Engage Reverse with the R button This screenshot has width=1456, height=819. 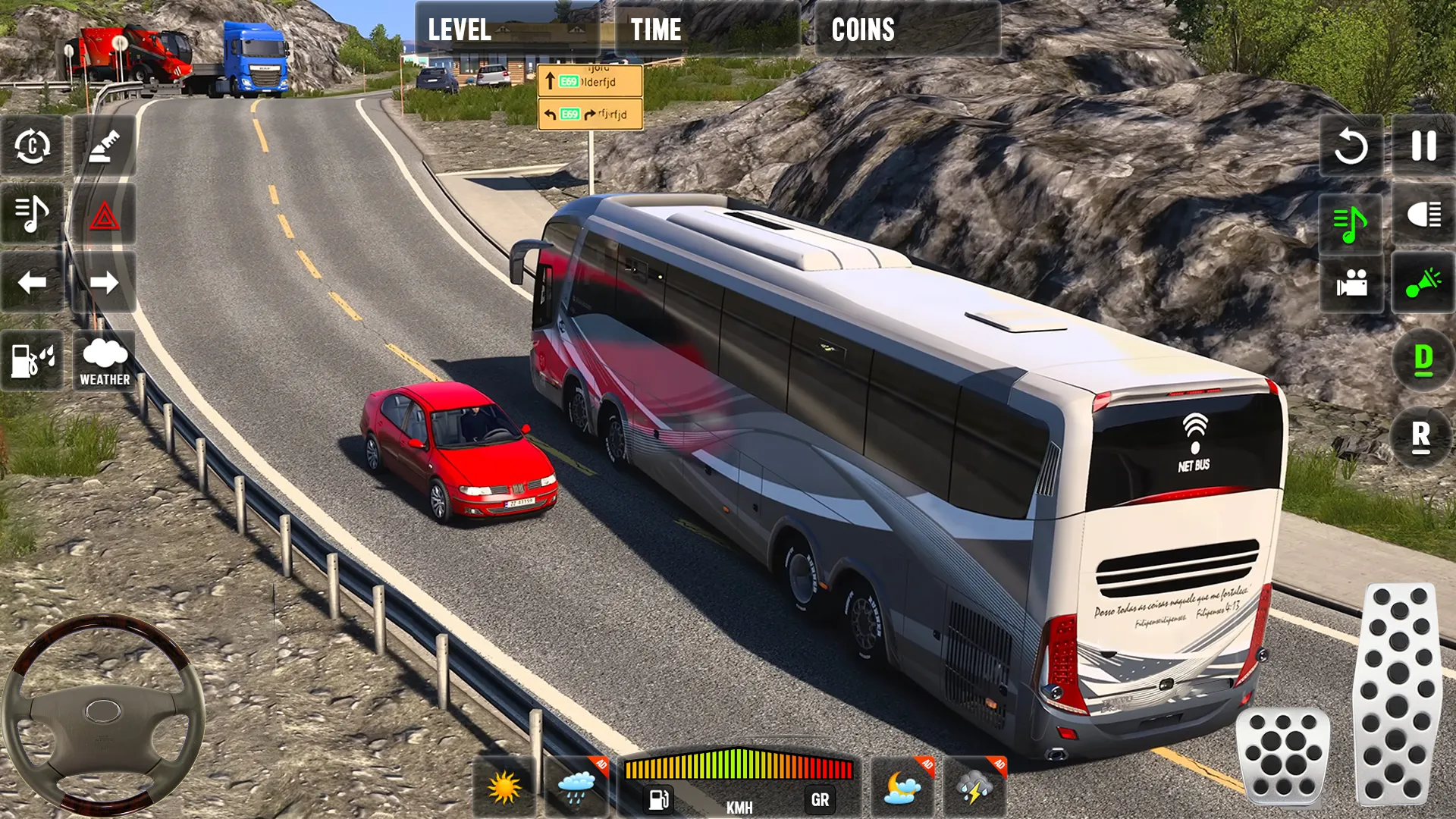tap(1424, 436)
